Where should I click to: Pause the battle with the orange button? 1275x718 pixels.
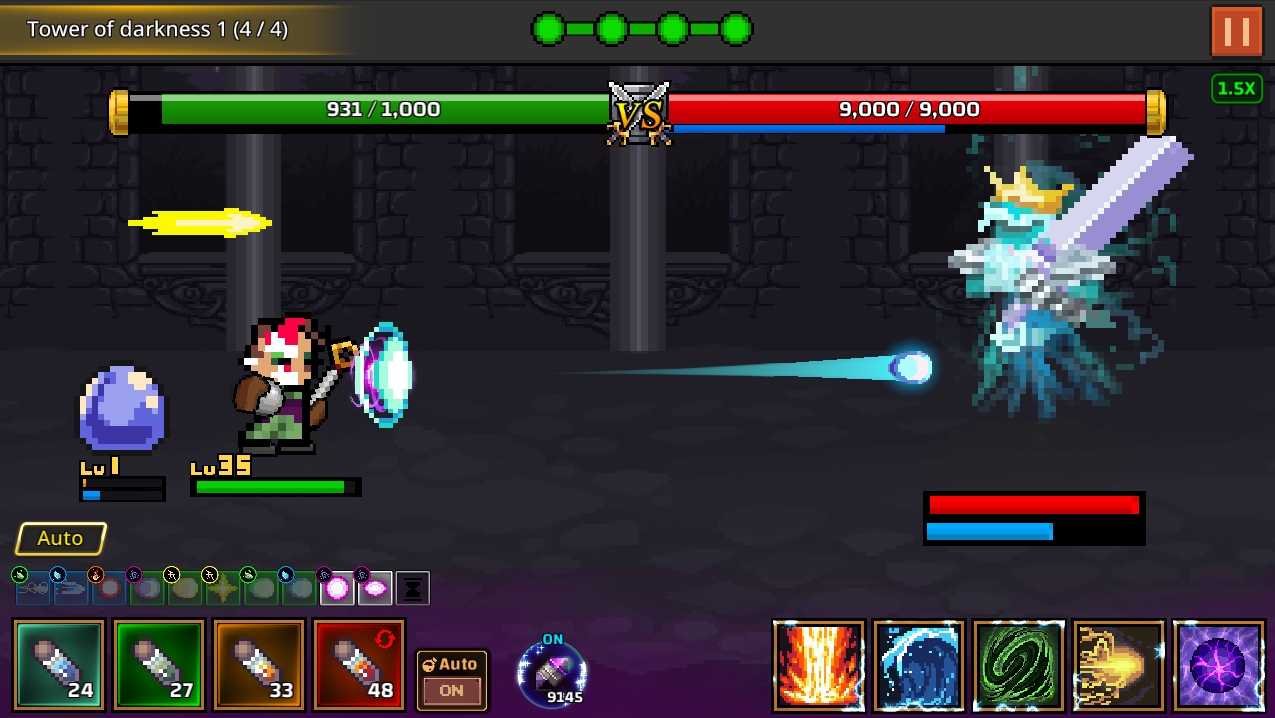[x=1236, y=31]
